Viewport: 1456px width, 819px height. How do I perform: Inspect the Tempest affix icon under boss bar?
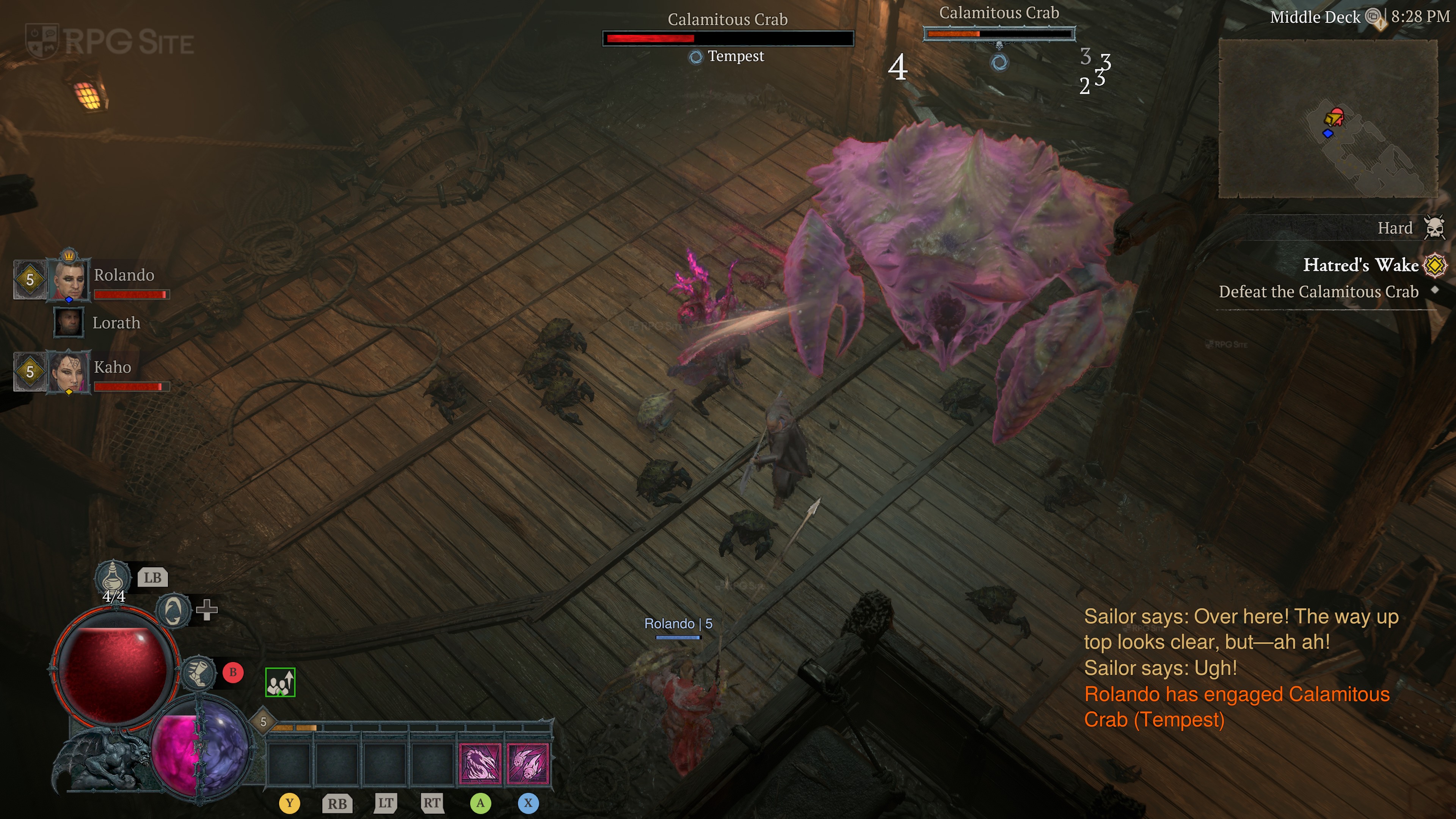(696, 56)
